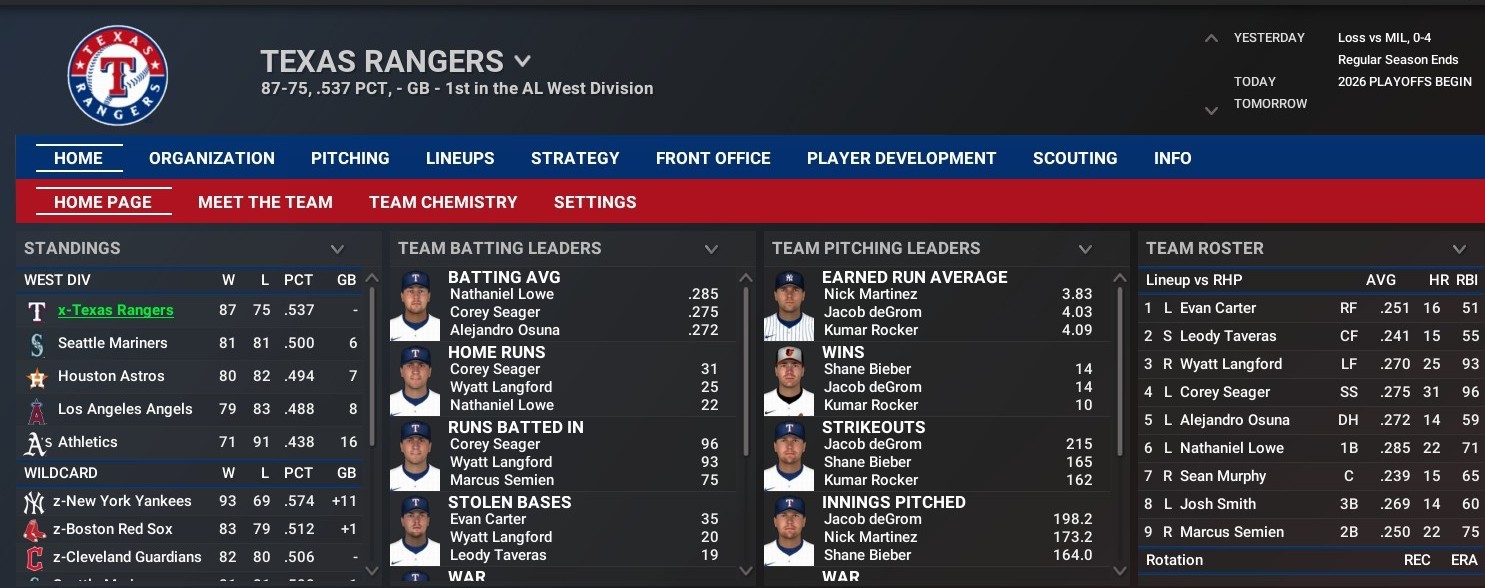Open the Lineups menu
This screenshot has width=1485, height=588.
(460, 158)
